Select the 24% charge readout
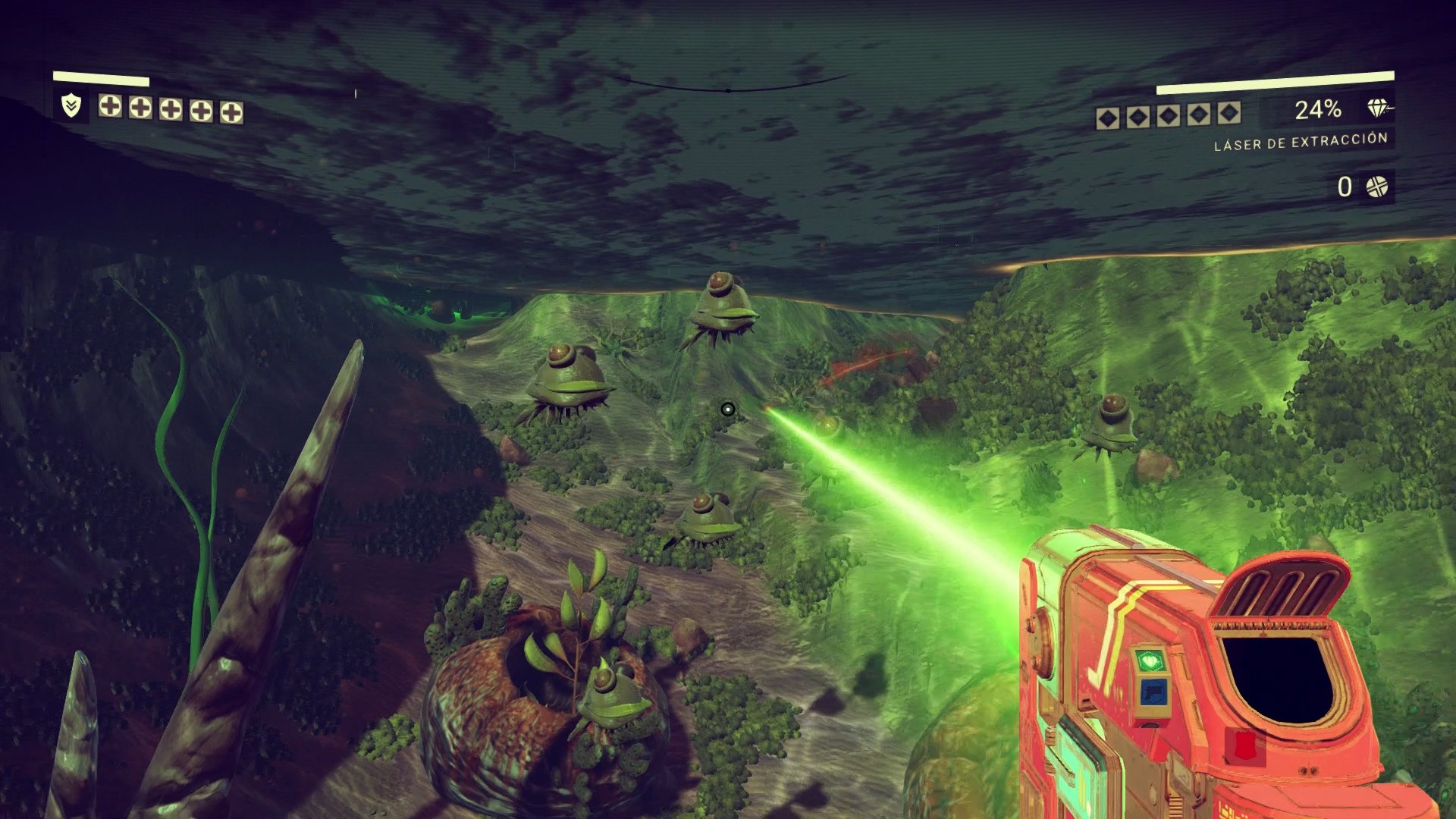 (x=1319, y=110)
